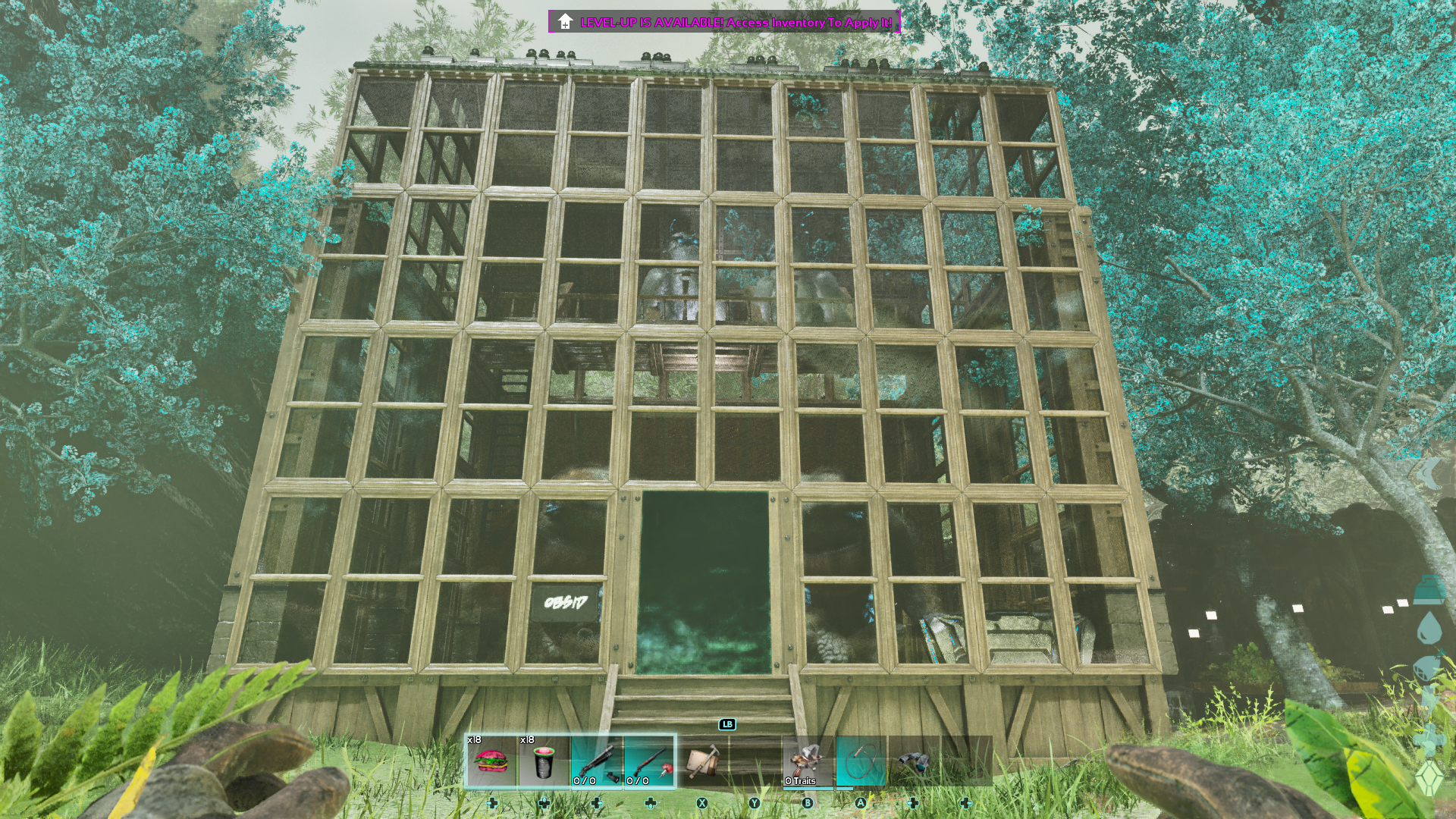Click the level-up arrow icon in the banner
Image resolution: width=1456 pixels, height=819 pixels.
pyautogui.click(x=564, y=23)
